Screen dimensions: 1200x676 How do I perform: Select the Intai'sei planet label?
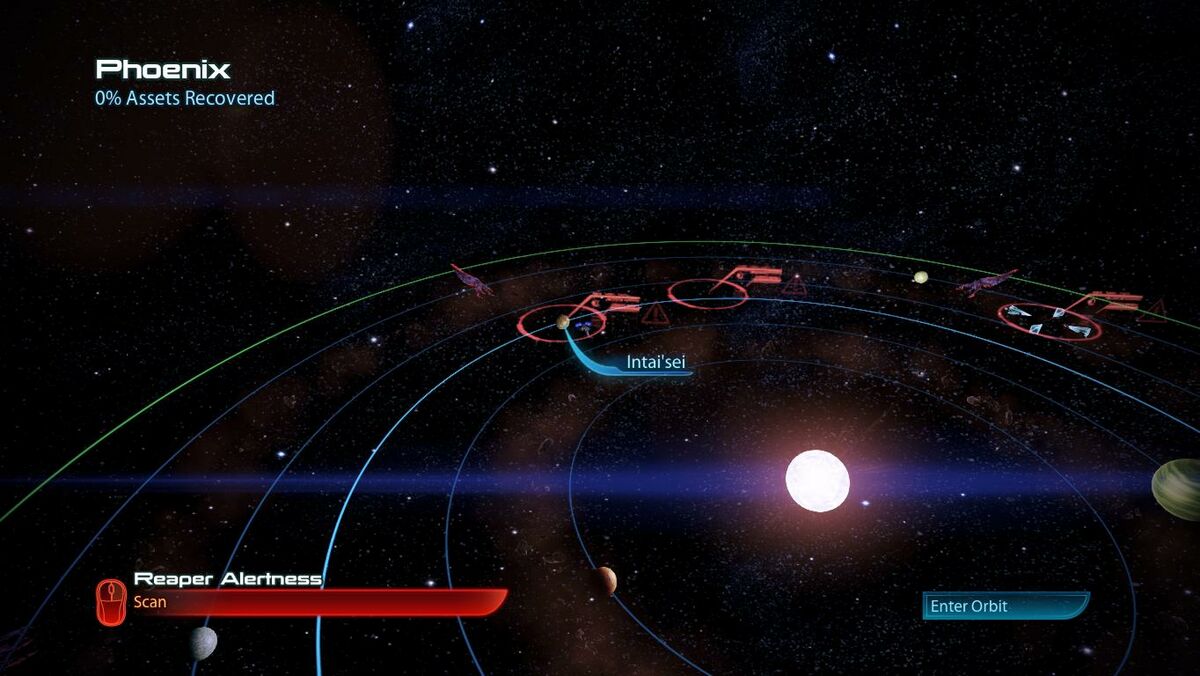655,363
